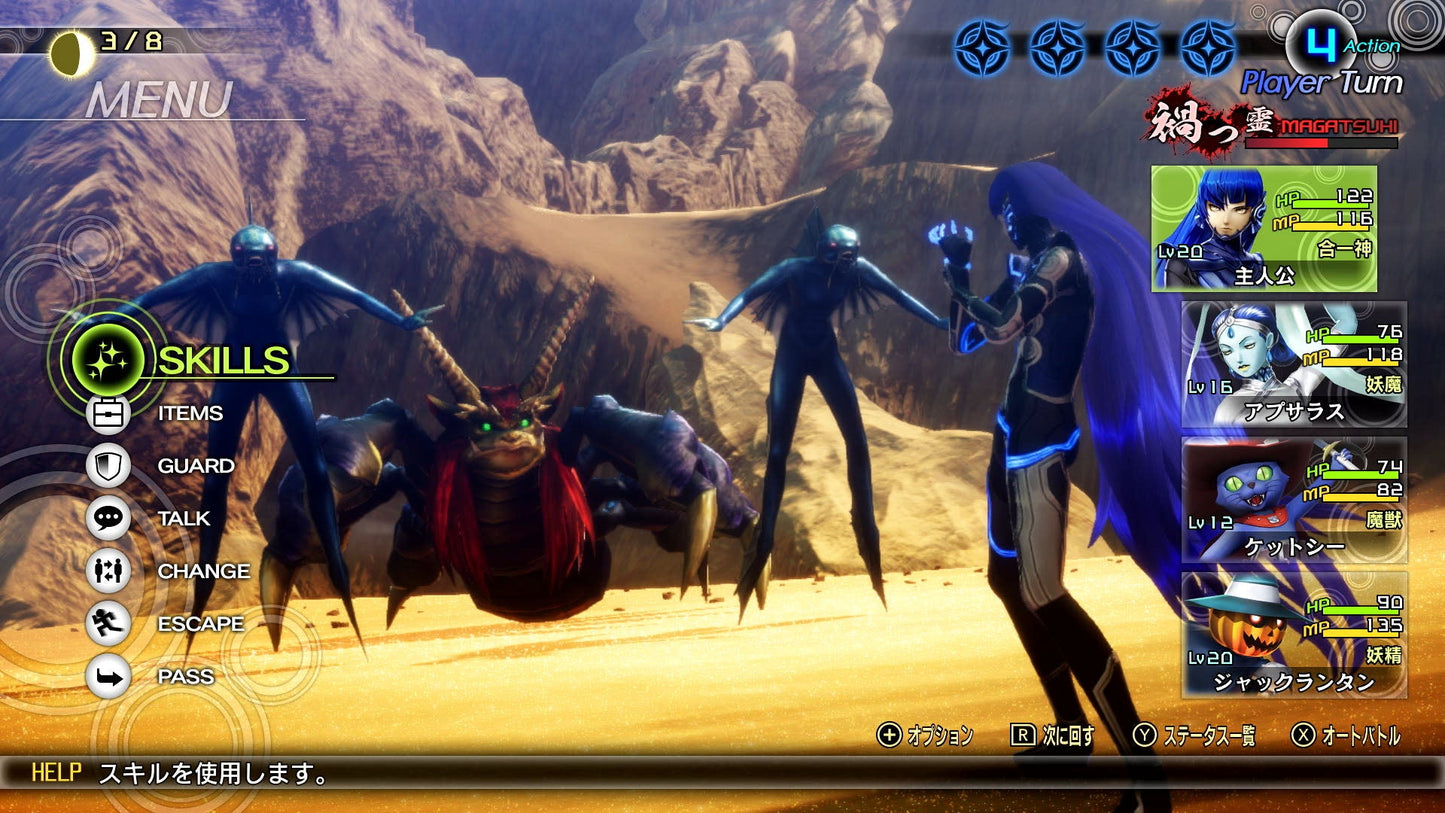Screen dimensions: 1445x813
Task: Click the ステータス一覧 status list prompt
Action: pos(1199,735)
